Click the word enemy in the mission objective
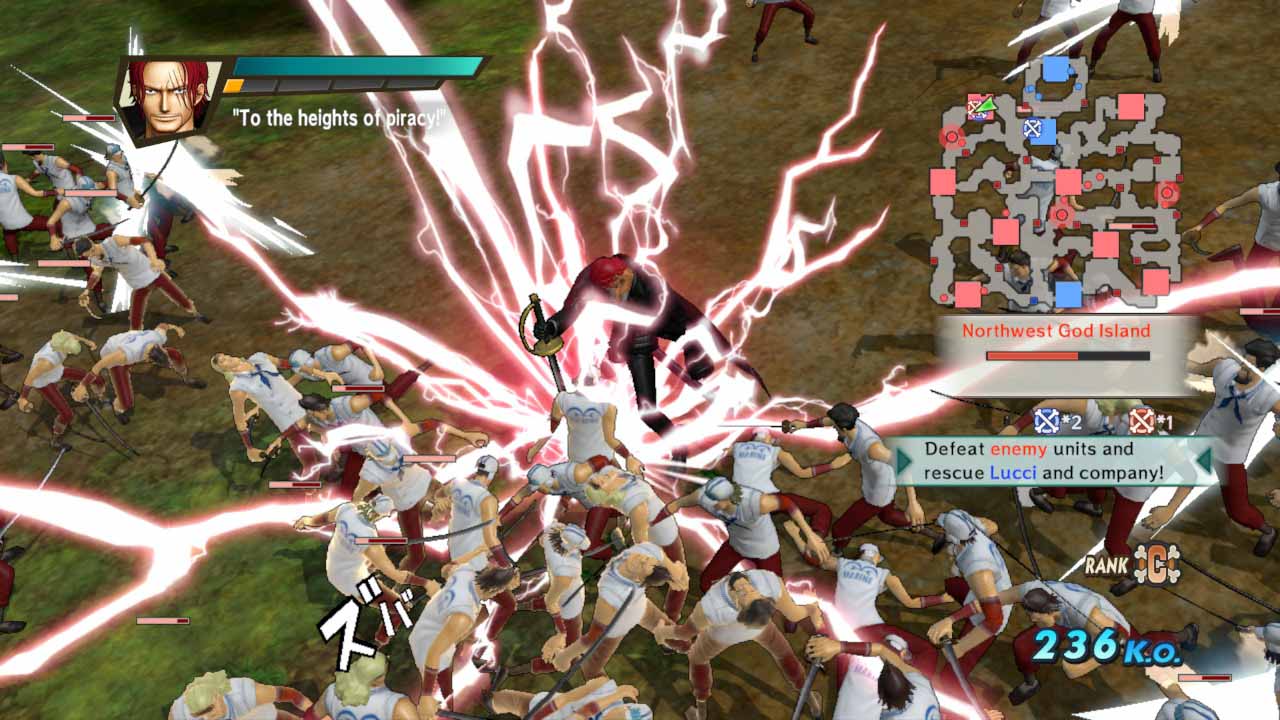 pyautogui.click(x=1020, y=449)
